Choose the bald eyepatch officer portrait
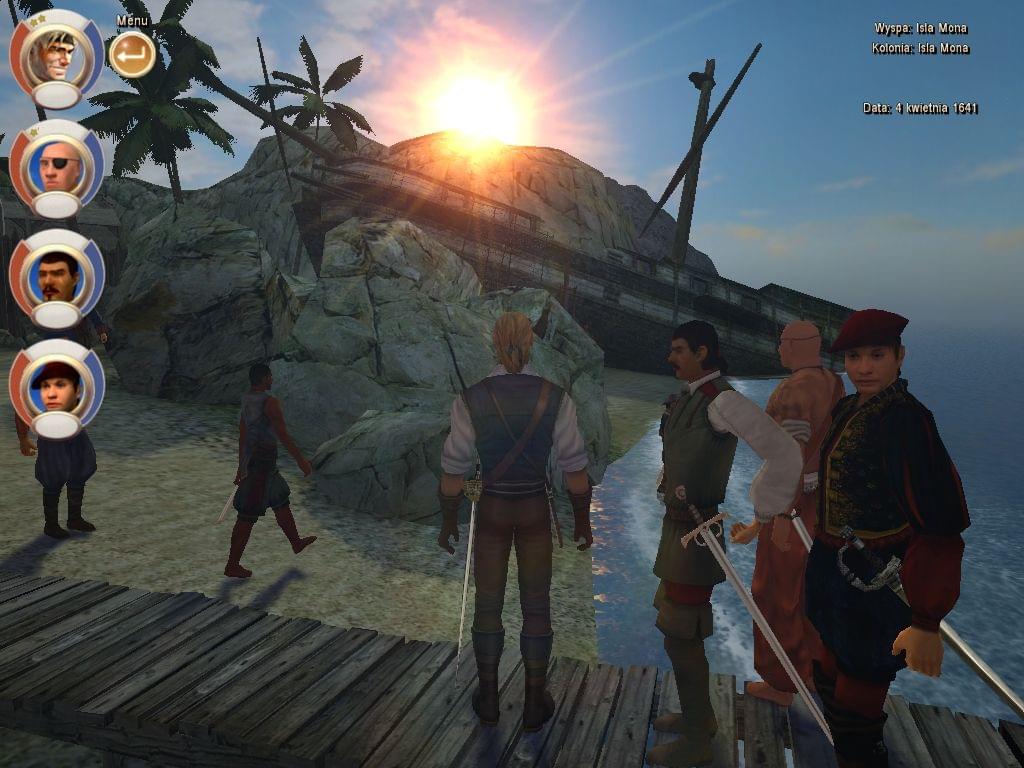This screenshot has height=768, width=1024. [x=57, y=164]
